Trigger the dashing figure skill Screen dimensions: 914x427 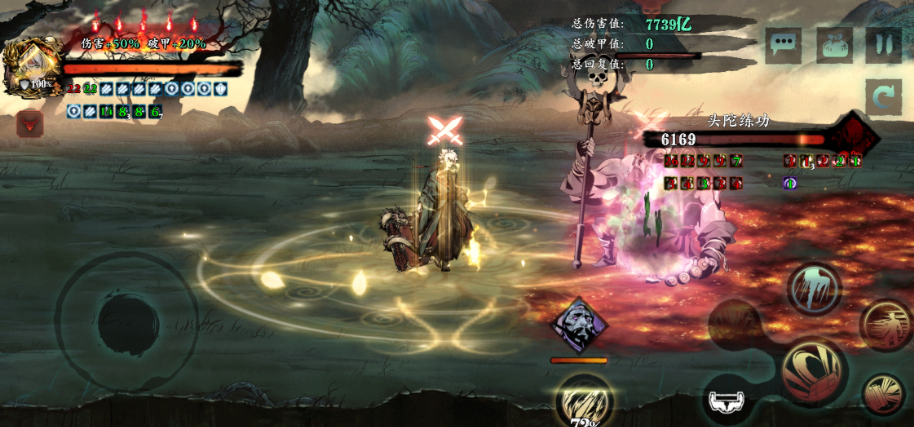click(884, 324)
